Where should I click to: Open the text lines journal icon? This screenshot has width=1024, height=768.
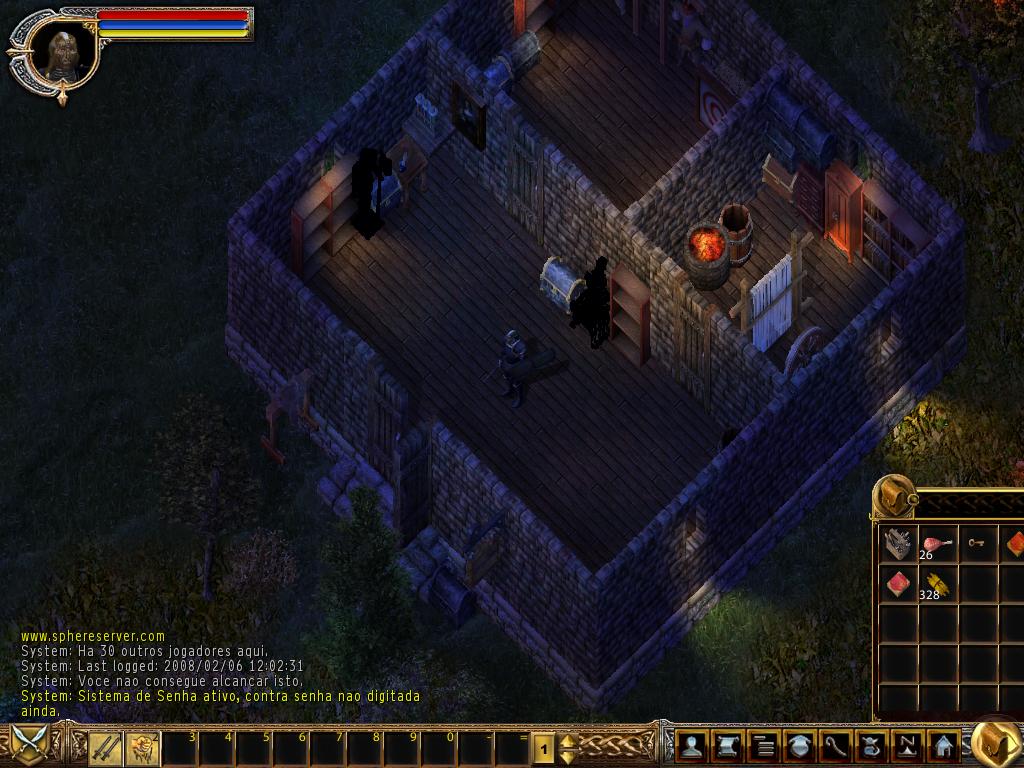763,746
